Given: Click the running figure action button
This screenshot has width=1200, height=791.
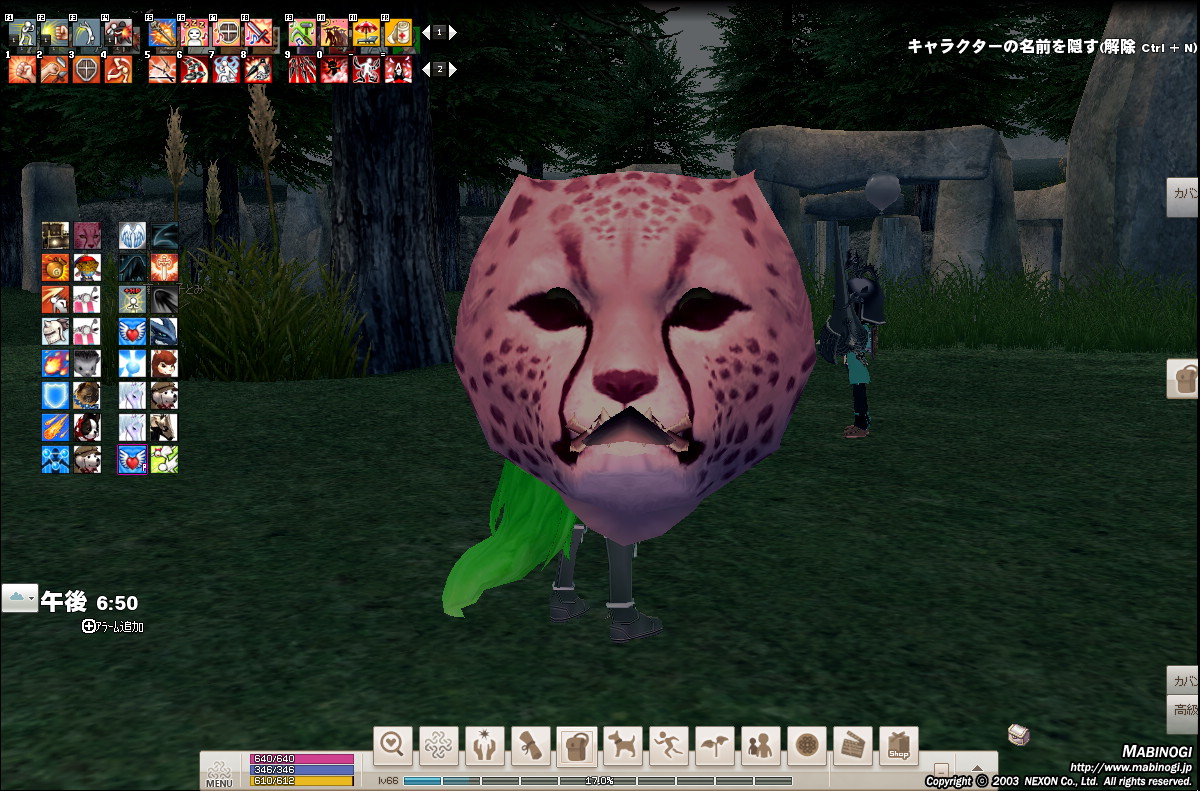Looking at the screenshot, I should coord(669,745).
